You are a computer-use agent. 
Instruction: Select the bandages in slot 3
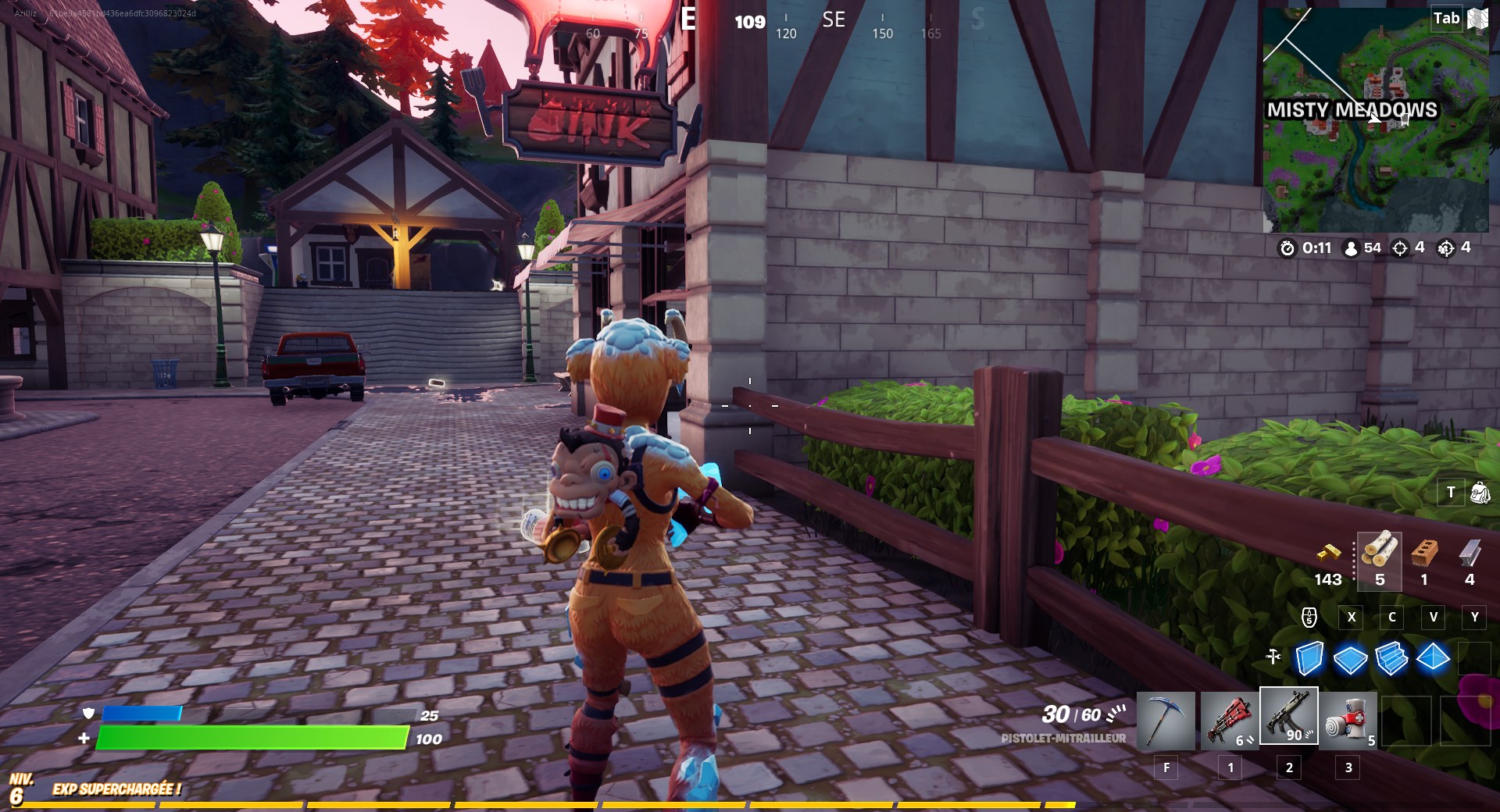[x=1348, y=720]
